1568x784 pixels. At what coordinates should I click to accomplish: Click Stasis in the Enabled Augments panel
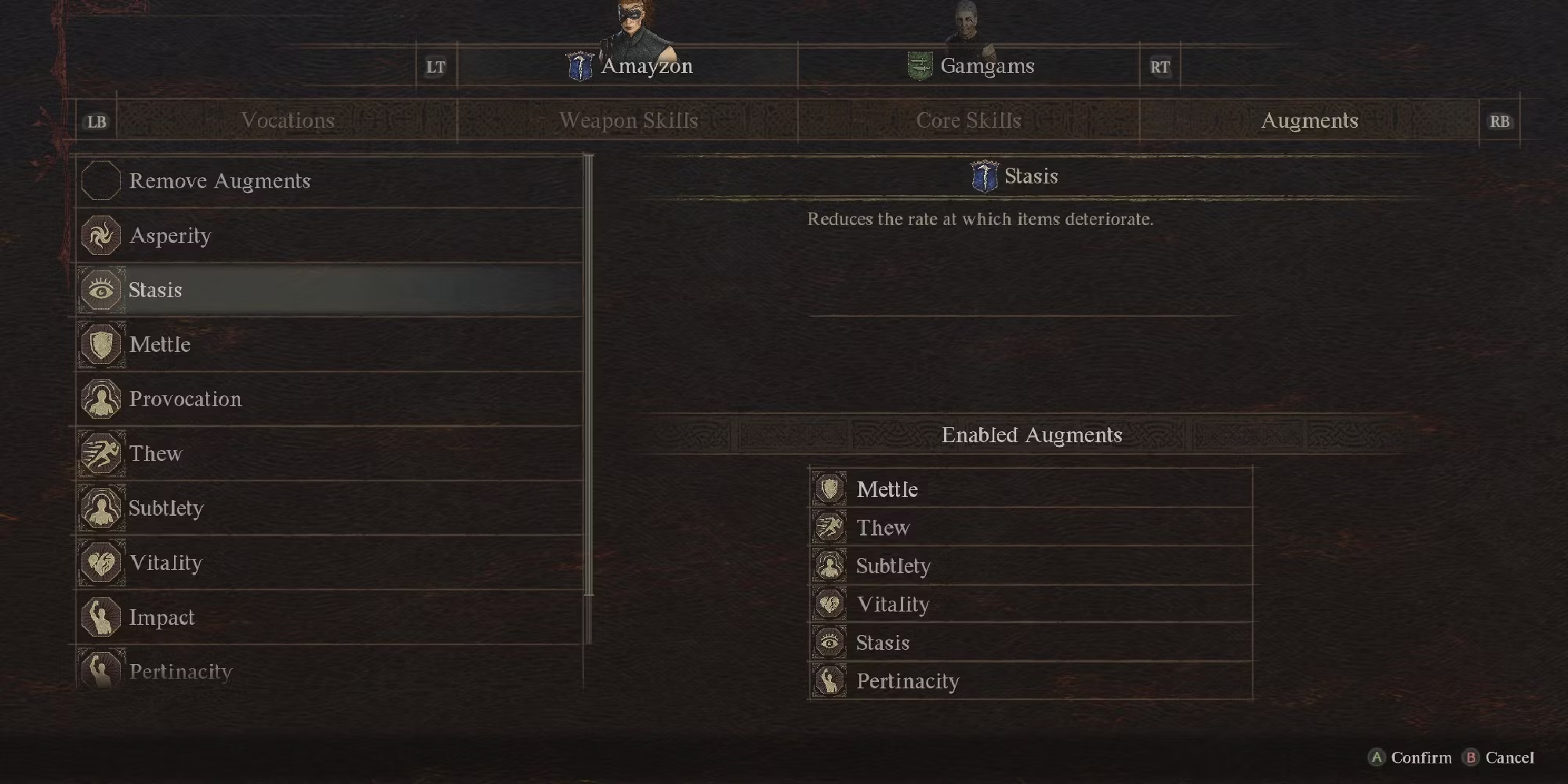(x=1030, y=643)
